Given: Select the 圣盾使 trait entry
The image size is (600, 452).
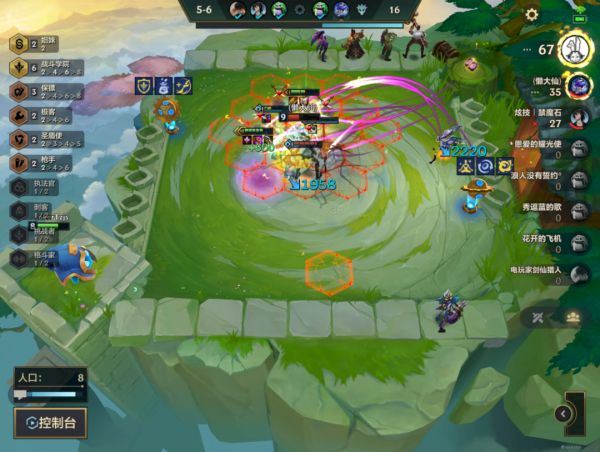Looking at the screenshot, I should coord(18,139).
